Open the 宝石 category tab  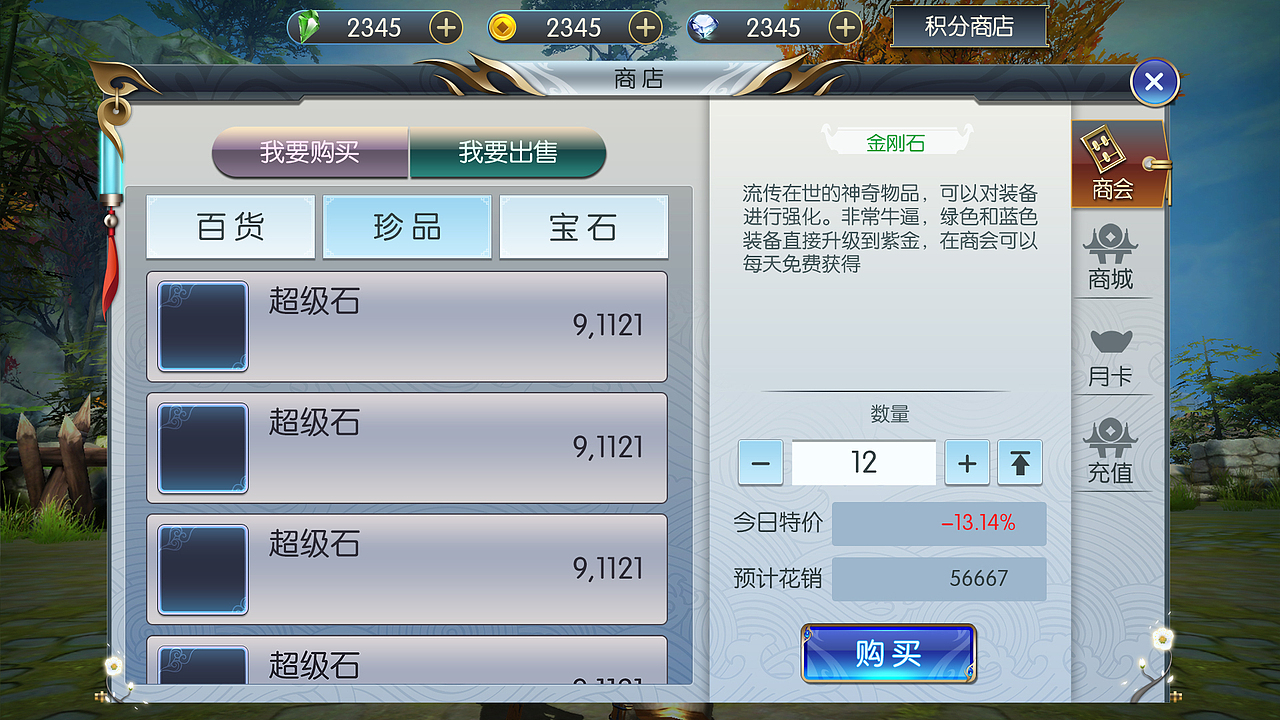click(x=583, y=227)
